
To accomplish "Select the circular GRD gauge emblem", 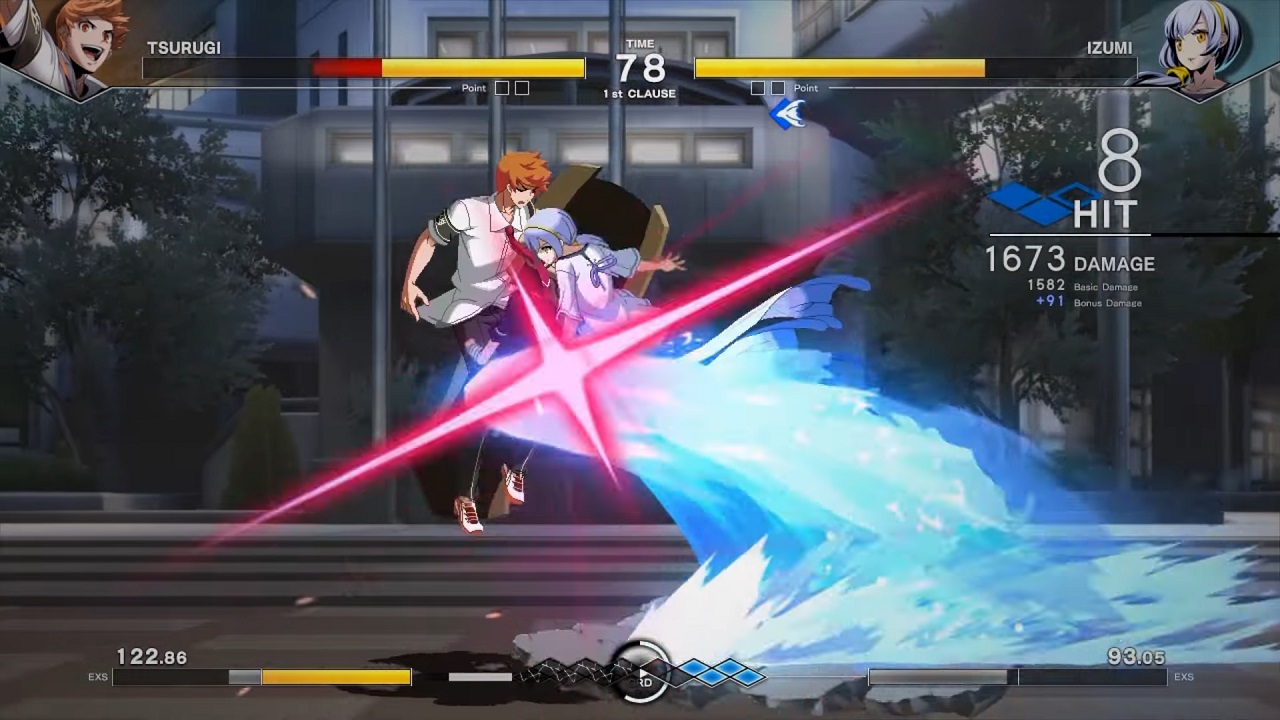I will coord(641,672).
